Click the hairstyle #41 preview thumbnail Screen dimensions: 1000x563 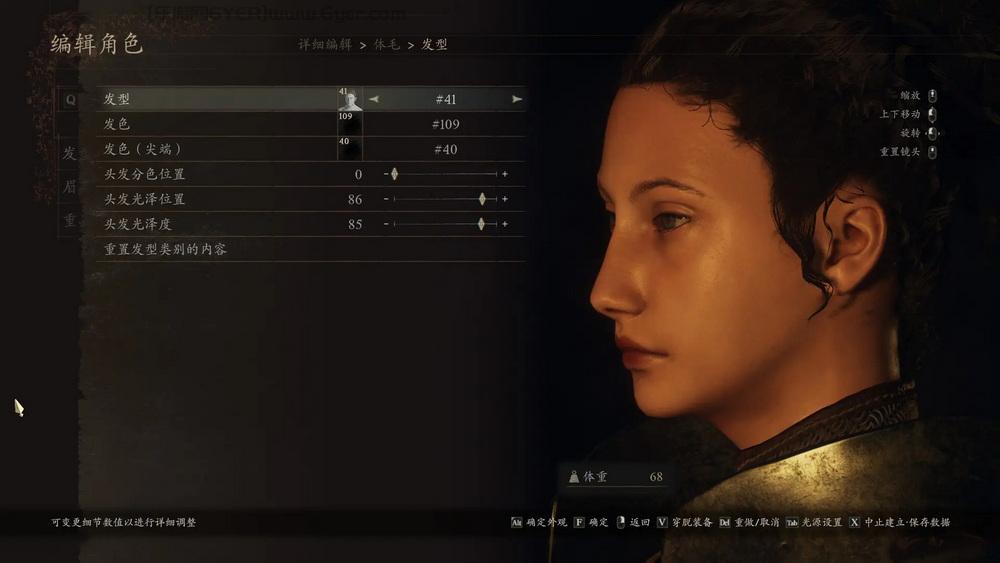coord(349,99)
